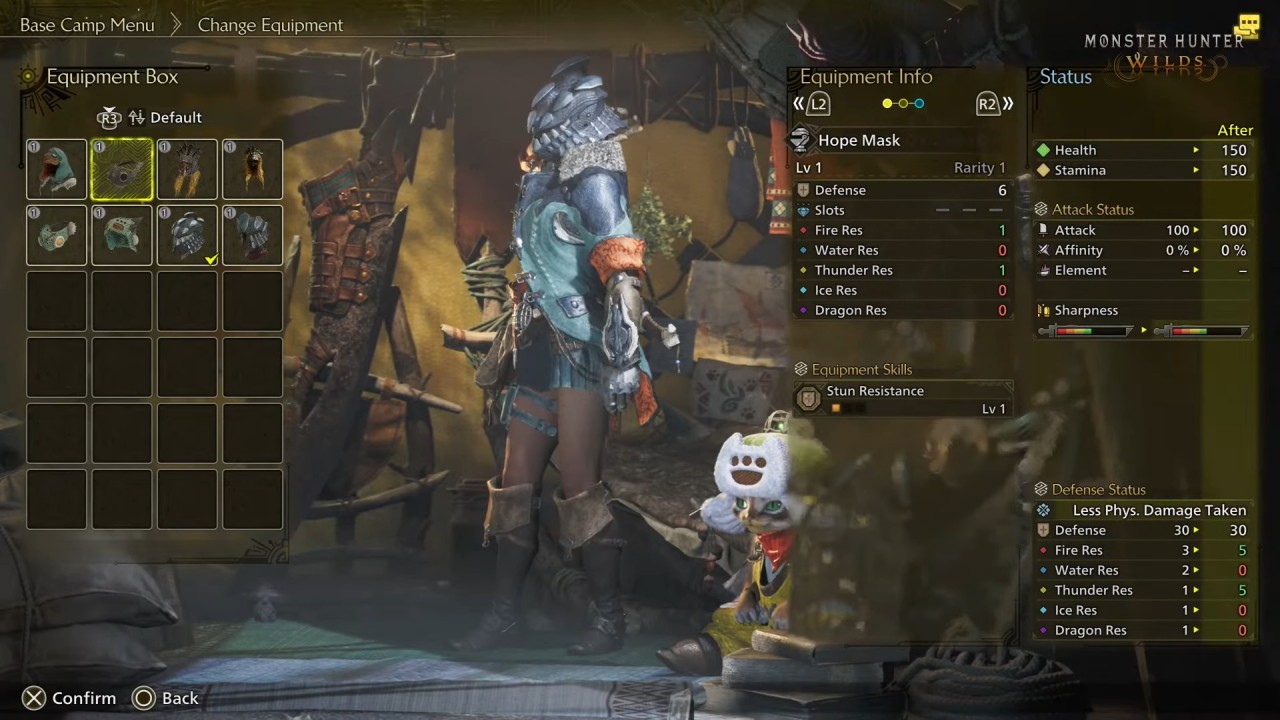Choose the teal fur-trimmed cap
This screenshot has height=720, width=1280.
point(122,235)
